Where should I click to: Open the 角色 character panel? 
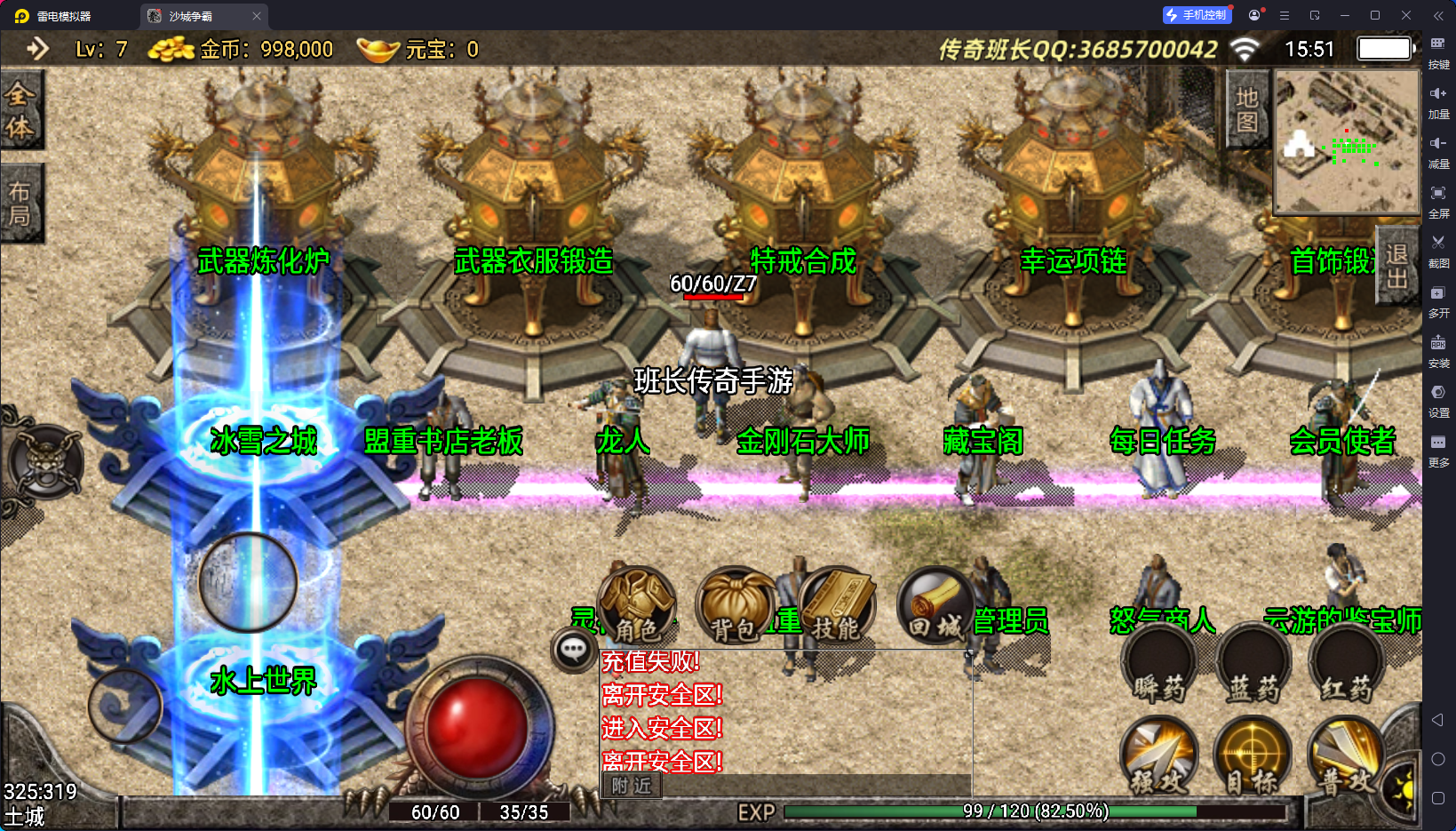637,606
